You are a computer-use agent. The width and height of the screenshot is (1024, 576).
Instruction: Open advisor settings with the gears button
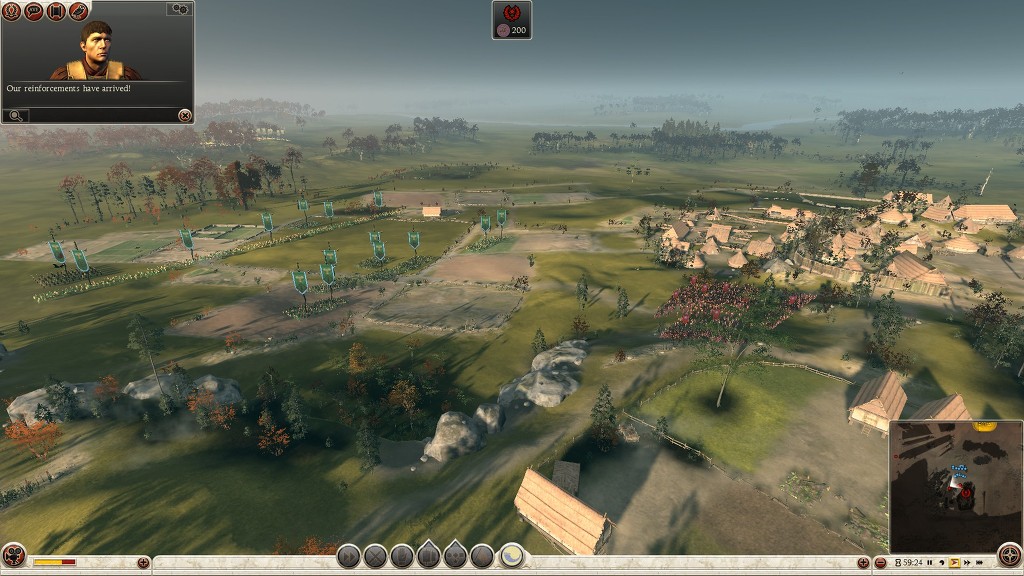pyautogui.click(x=179, y=9)
